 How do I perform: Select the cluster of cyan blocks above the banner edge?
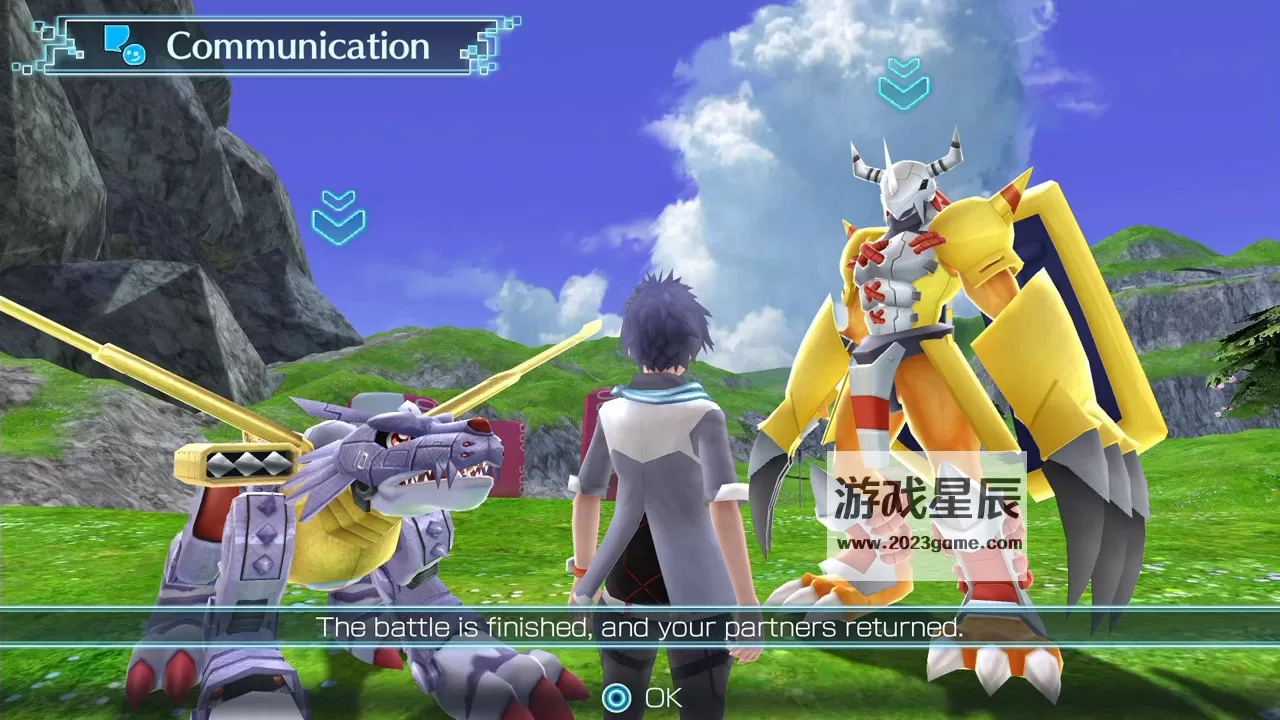pos(507,20)
